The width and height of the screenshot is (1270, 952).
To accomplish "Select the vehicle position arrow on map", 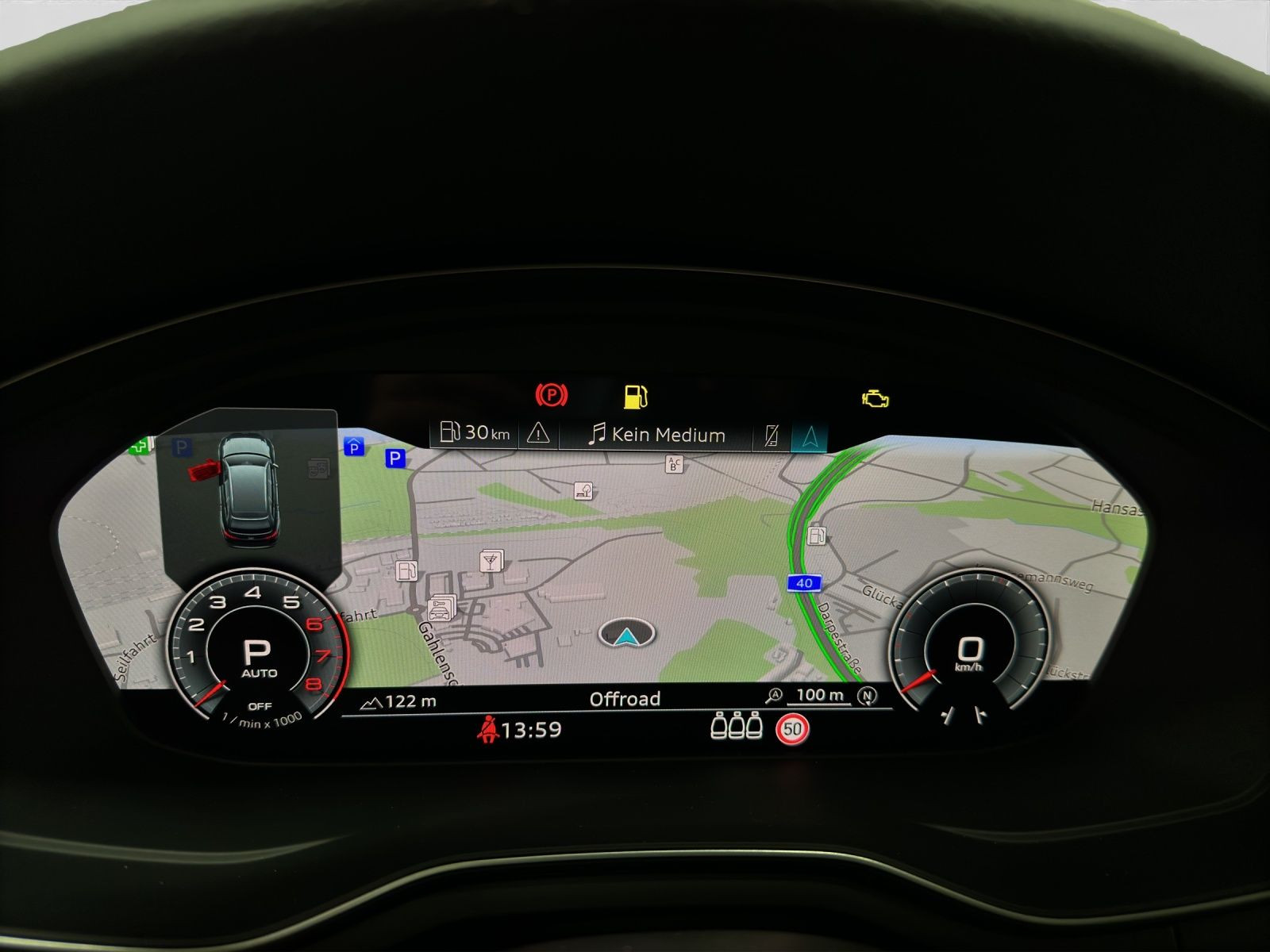I will (627, 634).
